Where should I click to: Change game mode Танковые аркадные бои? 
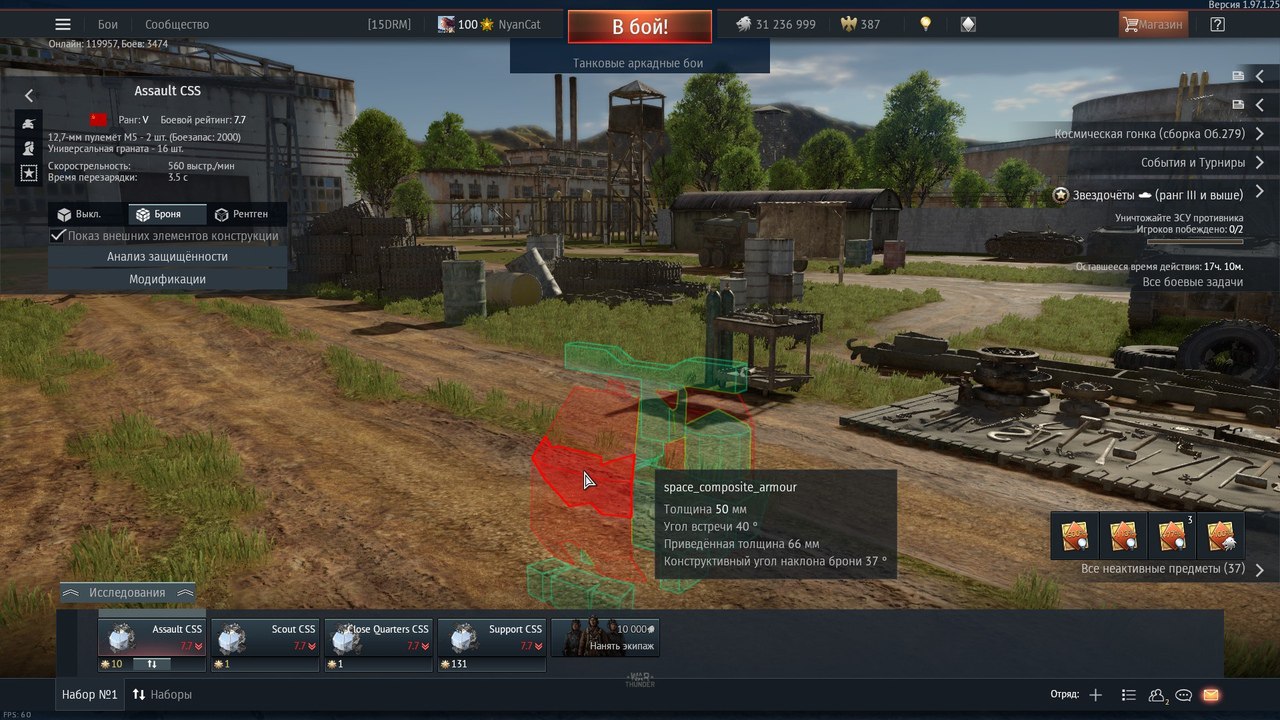pyautogui.click(x=639, y=63)
